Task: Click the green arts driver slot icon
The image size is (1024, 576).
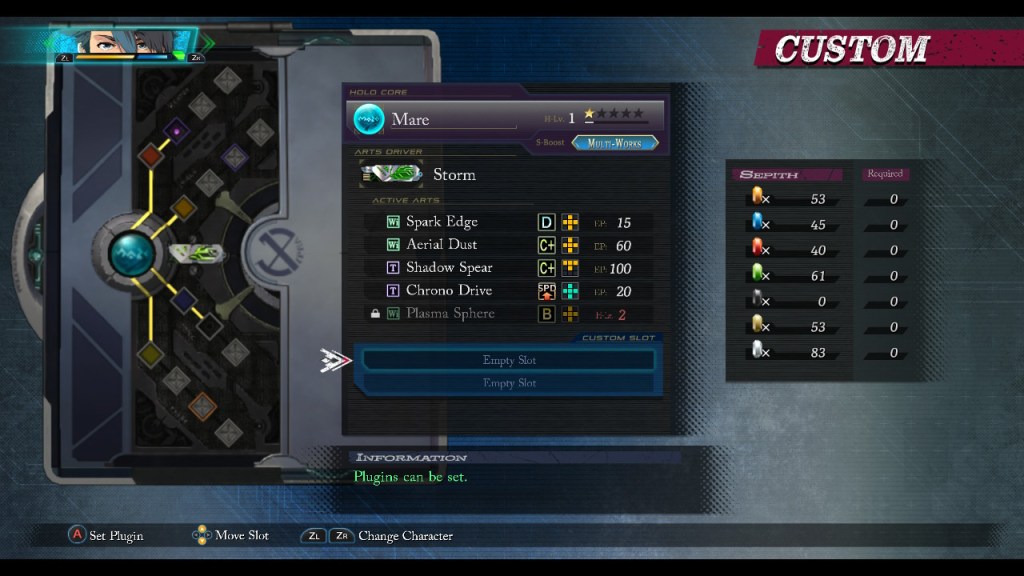Action: [x=196, y=254]
